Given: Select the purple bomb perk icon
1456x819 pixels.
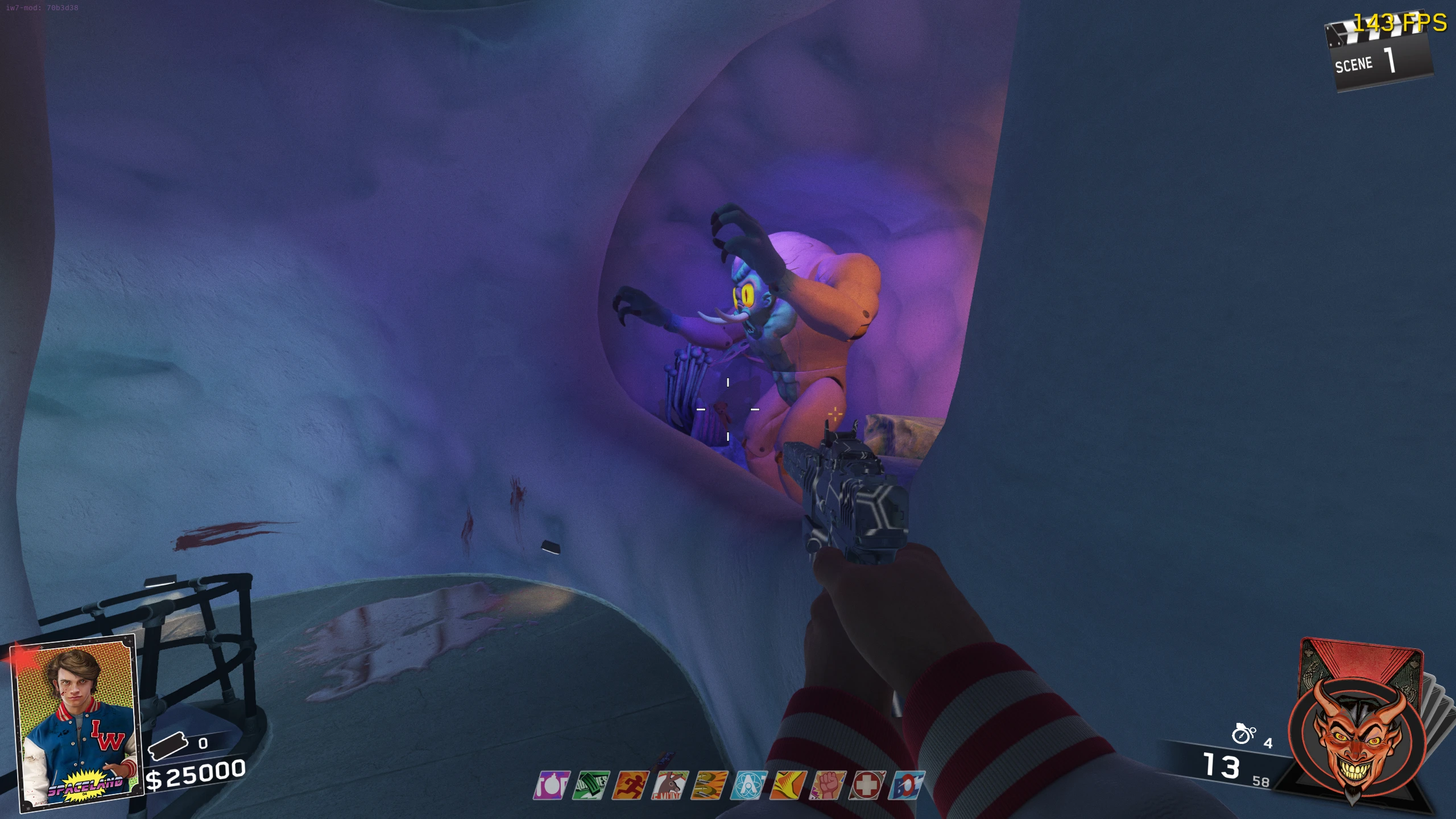Looking at the screenshot, I should [552, 785].
